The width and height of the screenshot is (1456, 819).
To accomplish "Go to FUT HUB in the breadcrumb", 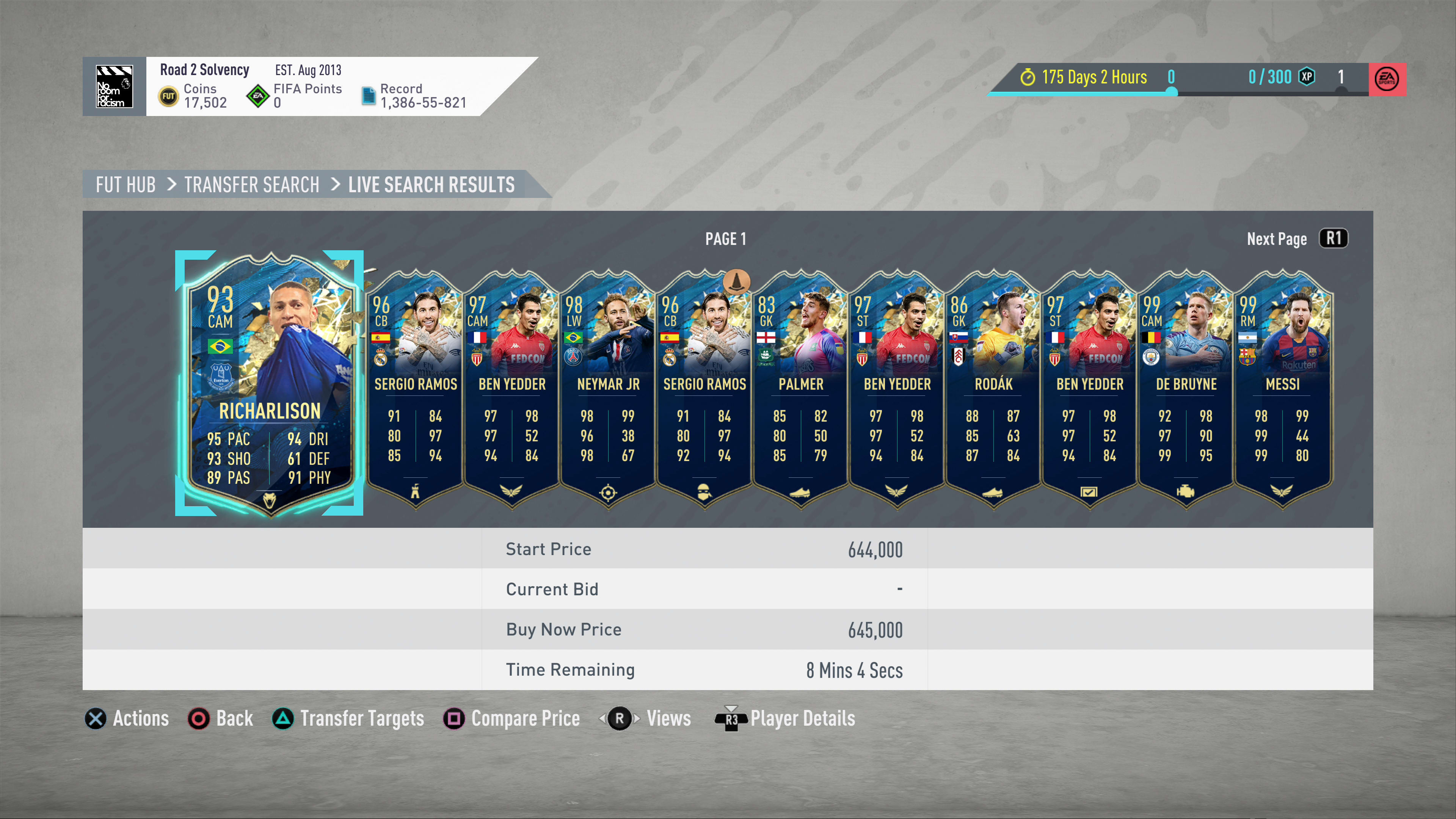I will [x=126, y=185].
